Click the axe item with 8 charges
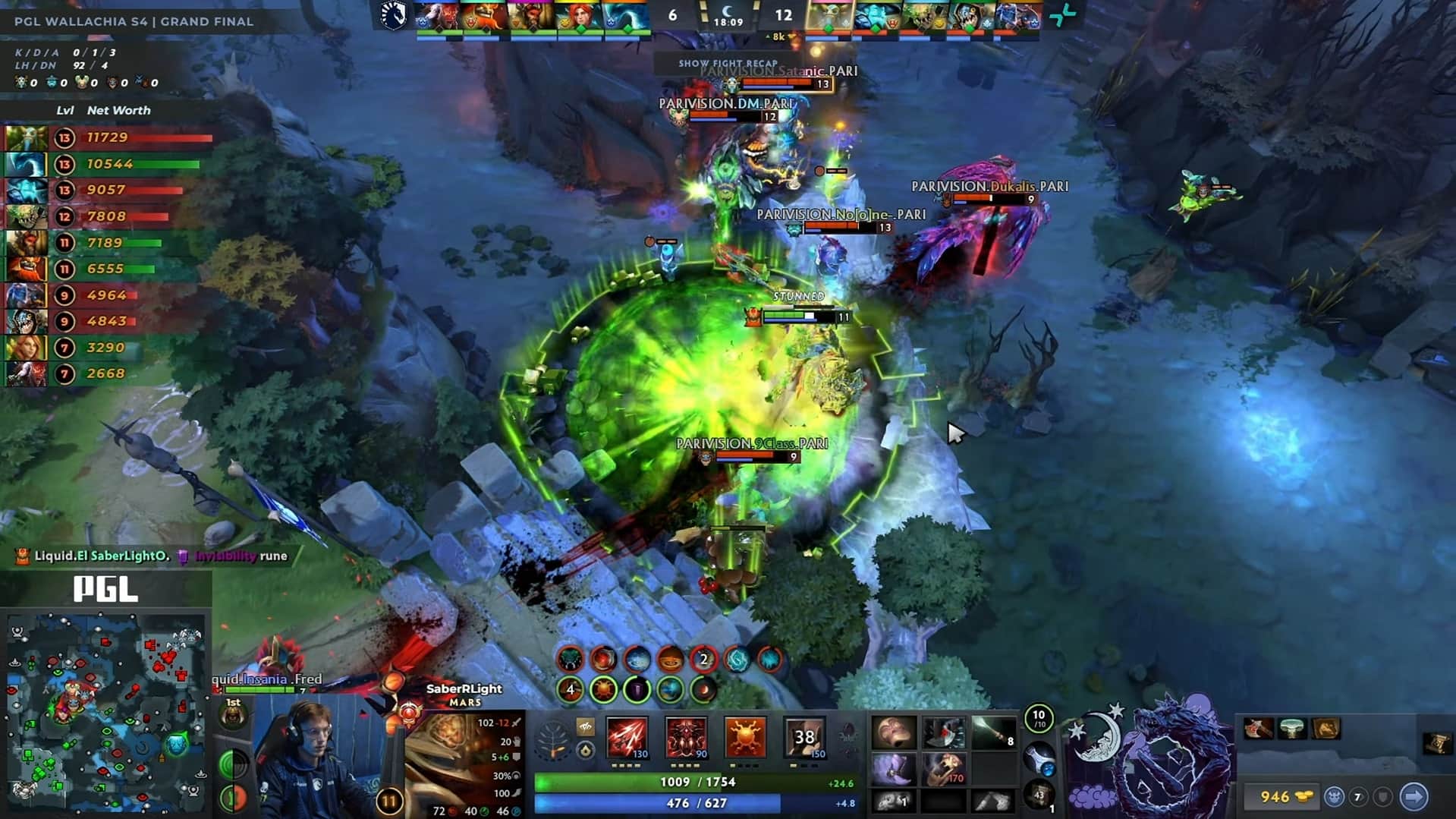The width and height of the screenshot is (1456, 819). click(994, 730)
